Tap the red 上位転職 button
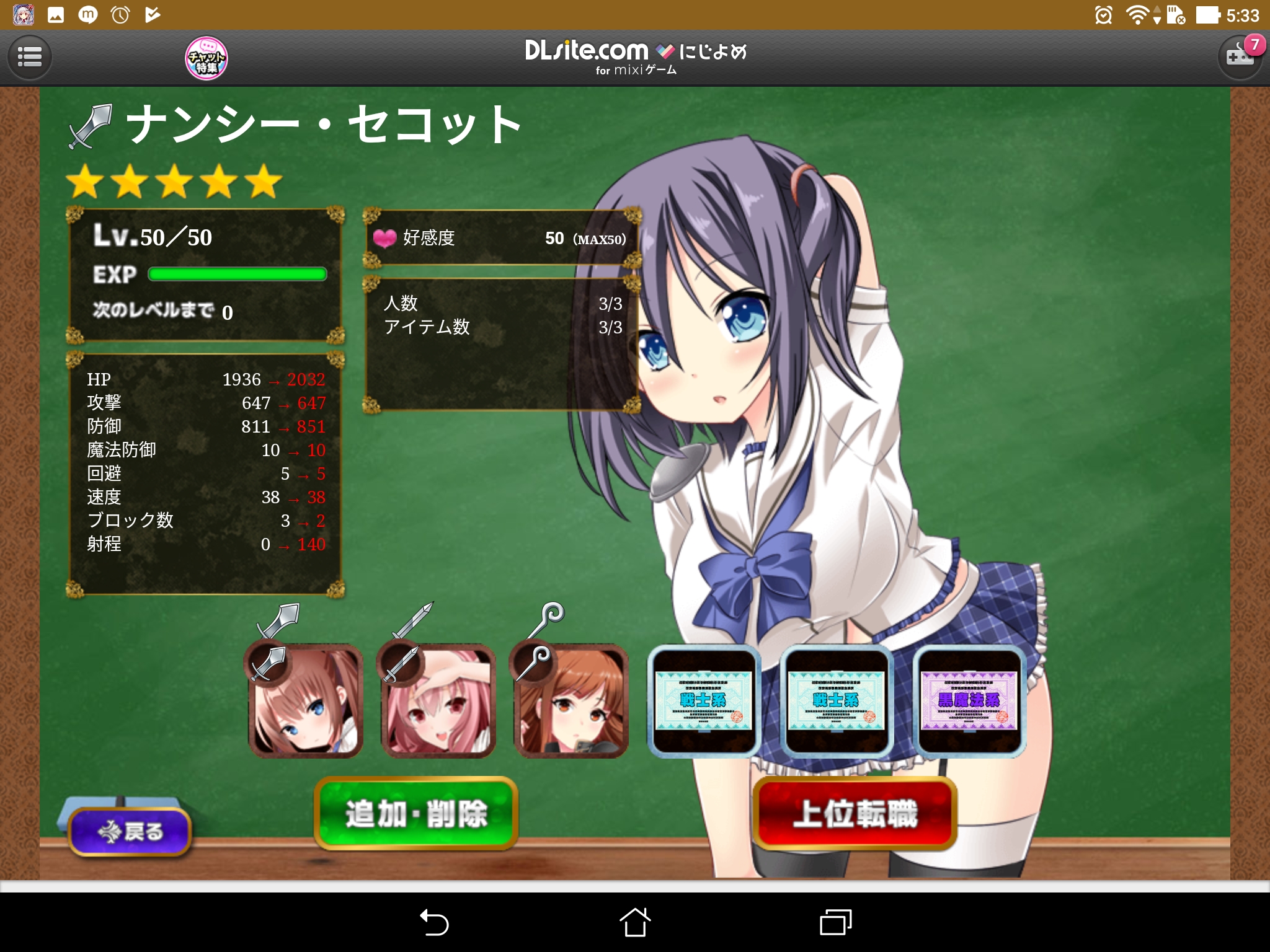 [x=855, y=813]
